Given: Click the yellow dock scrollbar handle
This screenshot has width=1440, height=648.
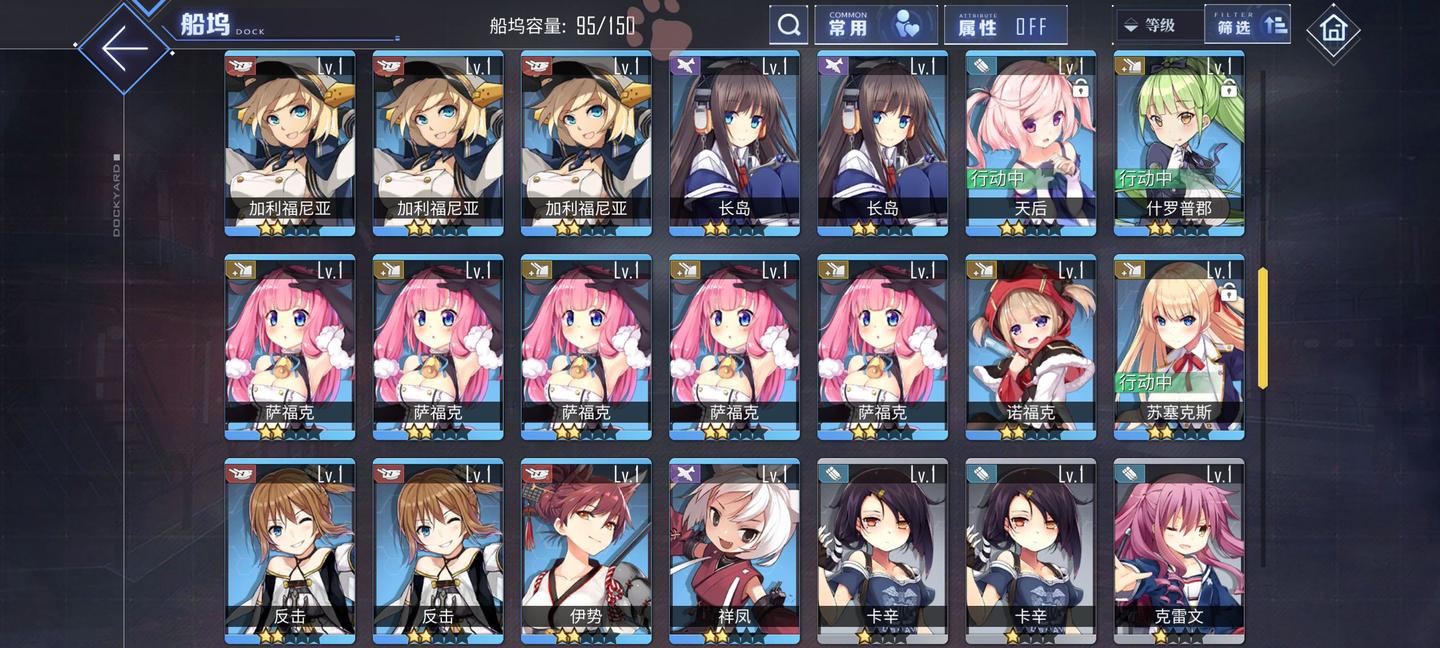Looking at the screenshot, I should tap(1262, 327).
